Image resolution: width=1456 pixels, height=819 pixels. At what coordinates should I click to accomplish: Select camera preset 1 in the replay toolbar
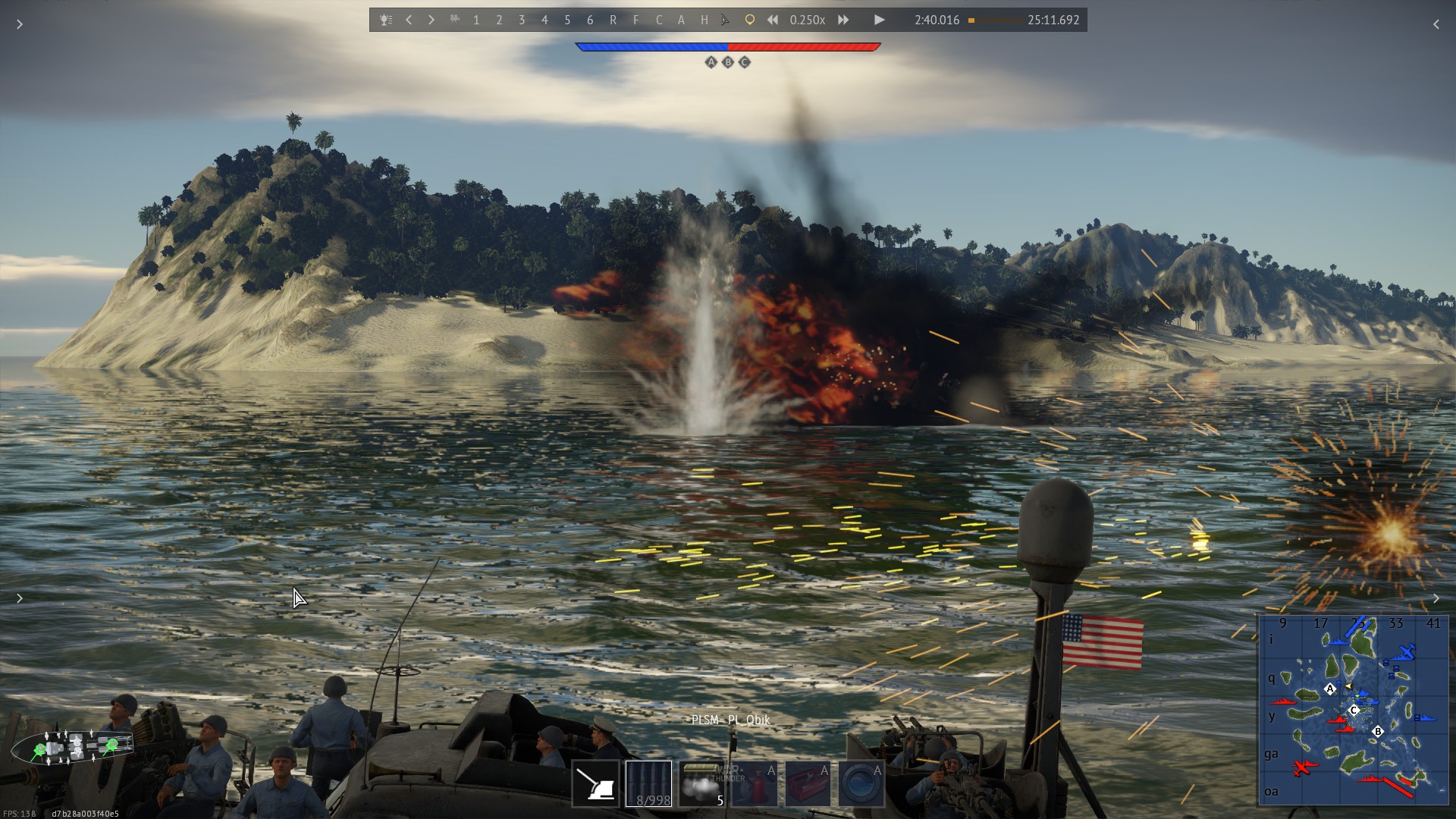coord(476,20)
